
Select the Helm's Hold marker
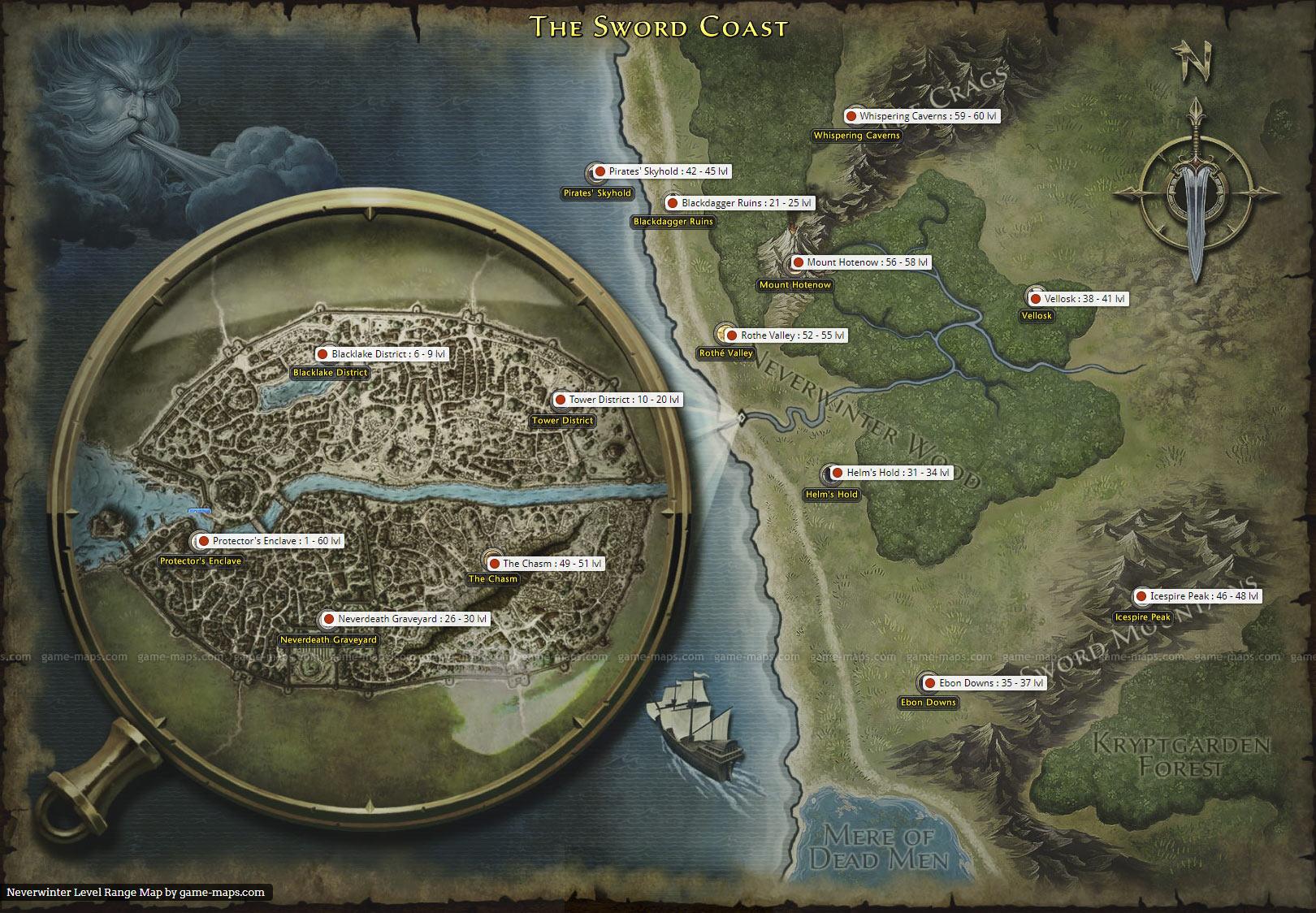click(x=838, y=473)
